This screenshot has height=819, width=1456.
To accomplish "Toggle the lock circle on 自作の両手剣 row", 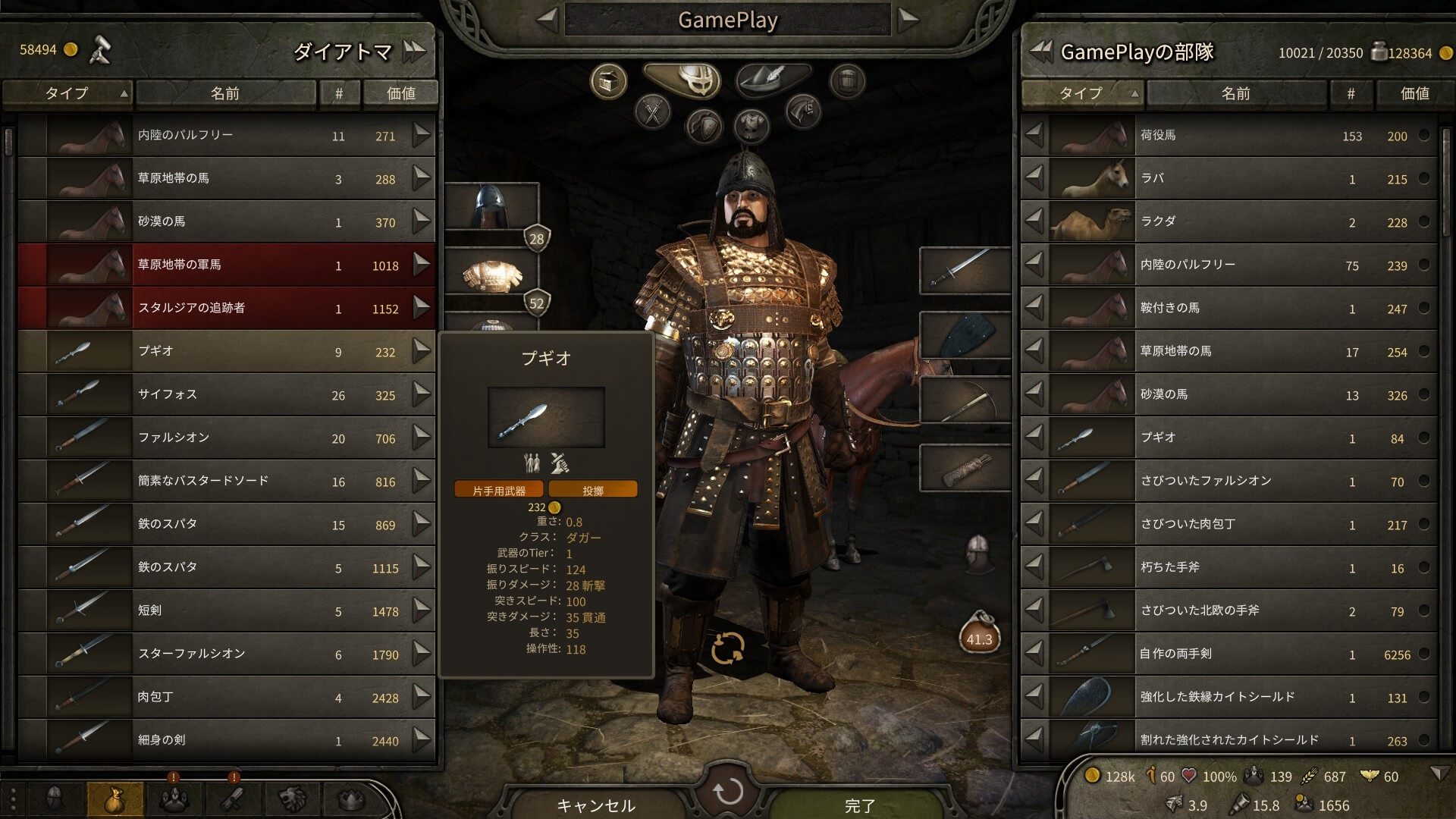I will (x=1424, y=654).
